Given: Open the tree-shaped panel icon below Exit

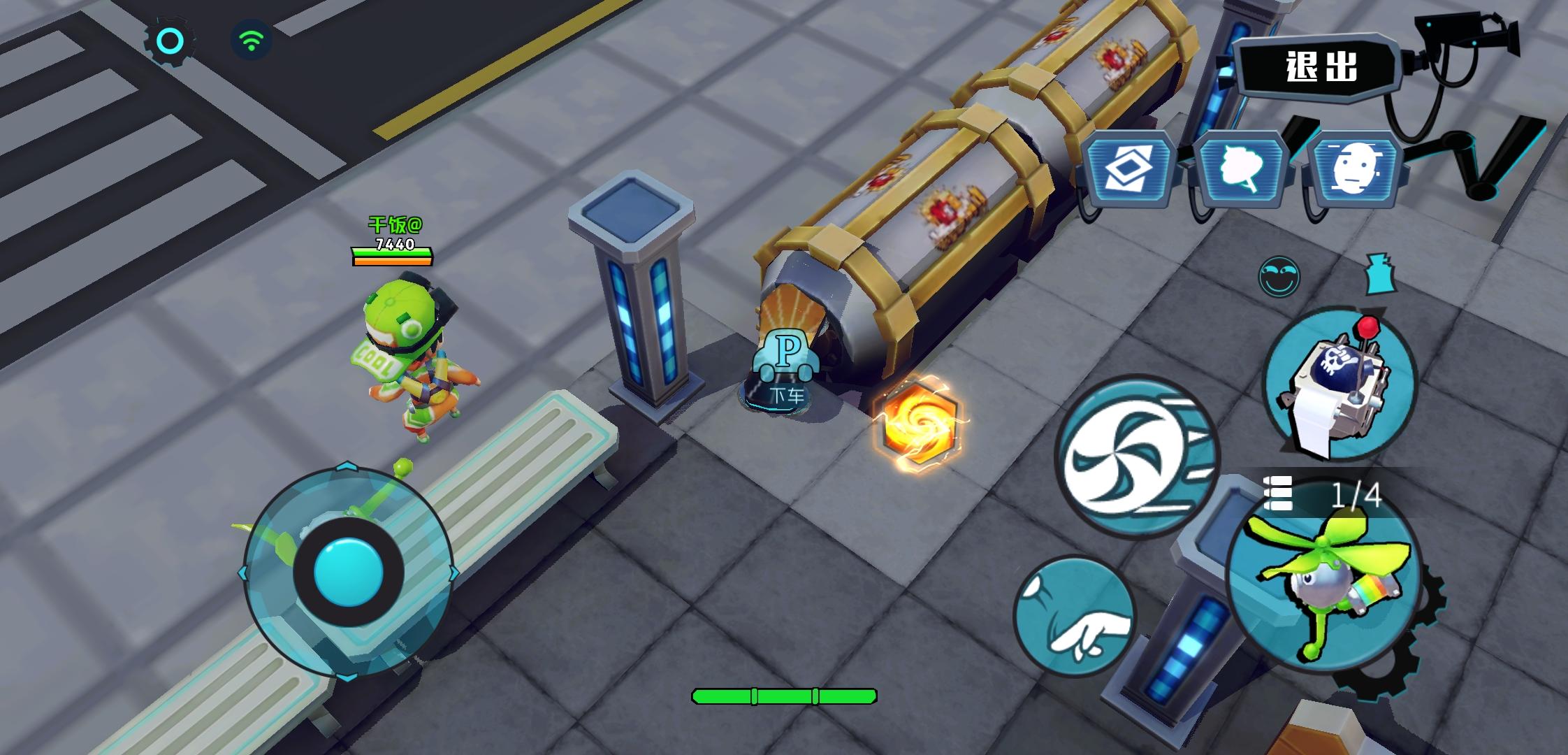Looking at the screenshot, I should 1244,168.
